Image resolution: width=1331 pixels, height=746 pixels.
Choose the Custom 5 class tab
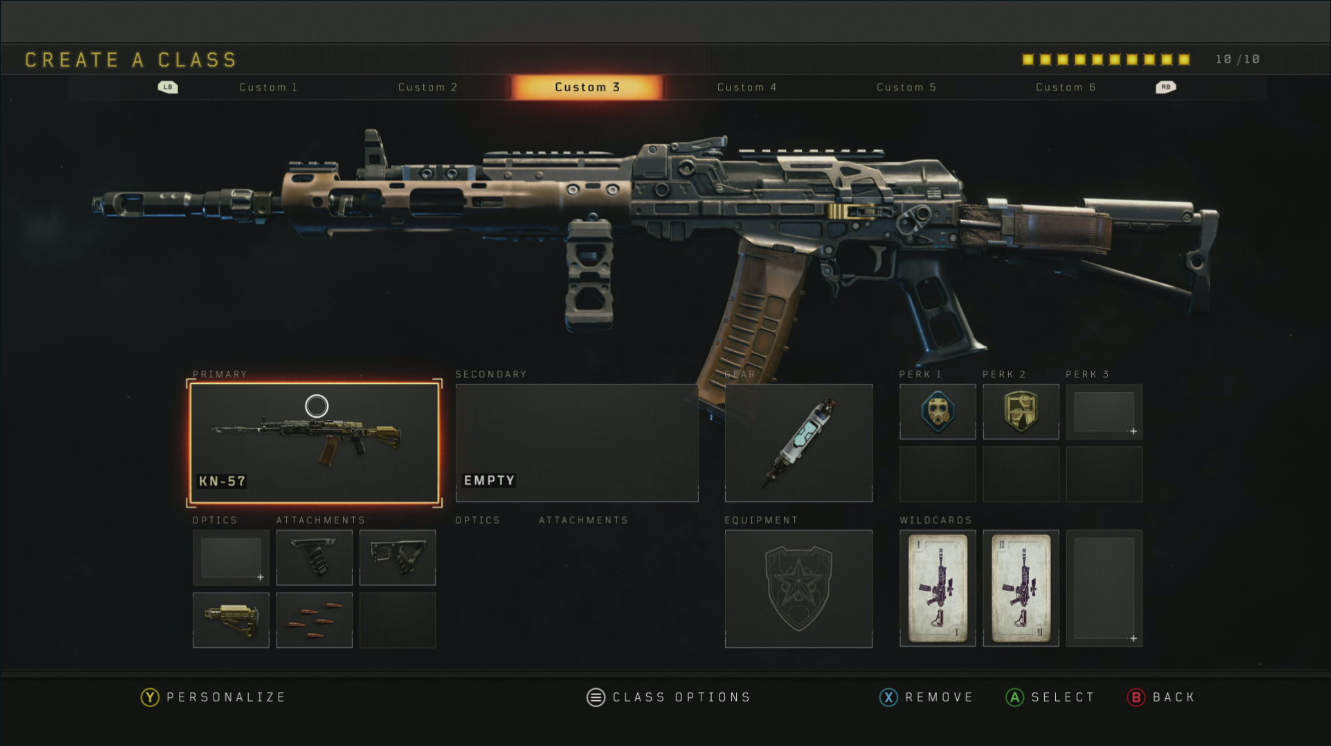(906, 87)
